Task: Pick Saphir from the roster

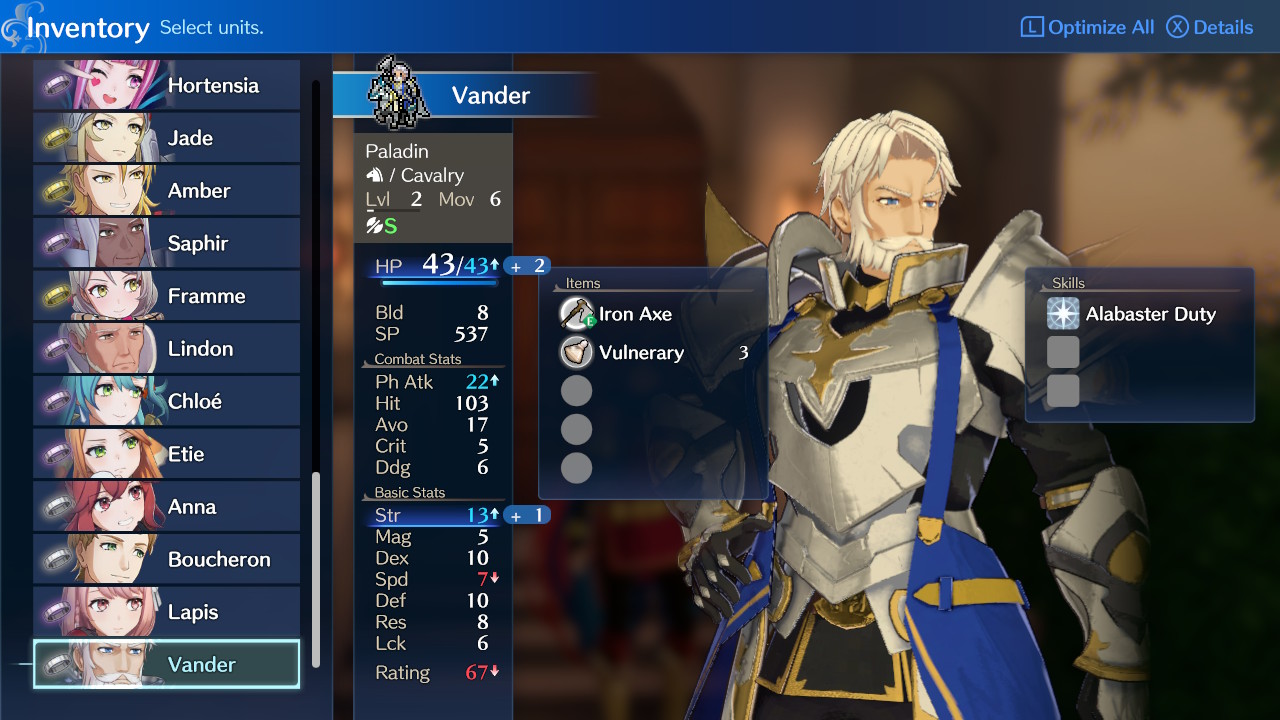Action: pyautogui.click(x=167, y=243)
